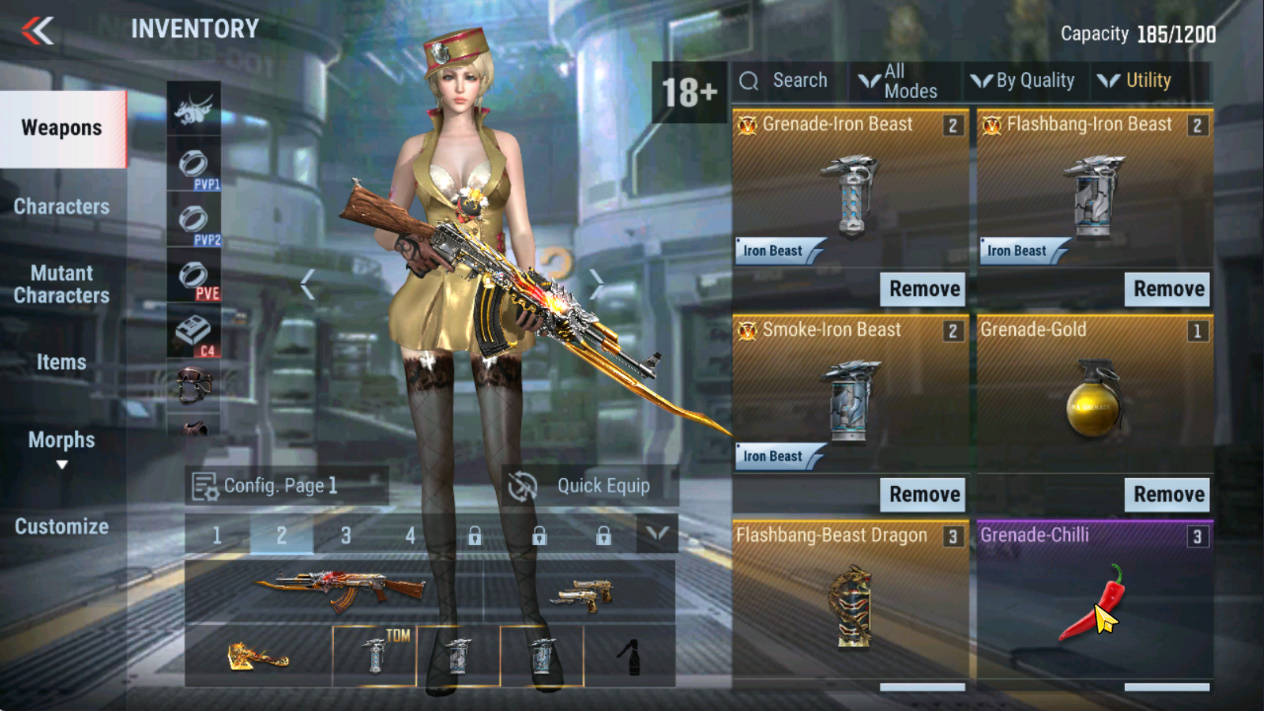The image size is (1264, 711).
Task: Remove the Grenade-Iron Beast item
Action: point(924,289)
